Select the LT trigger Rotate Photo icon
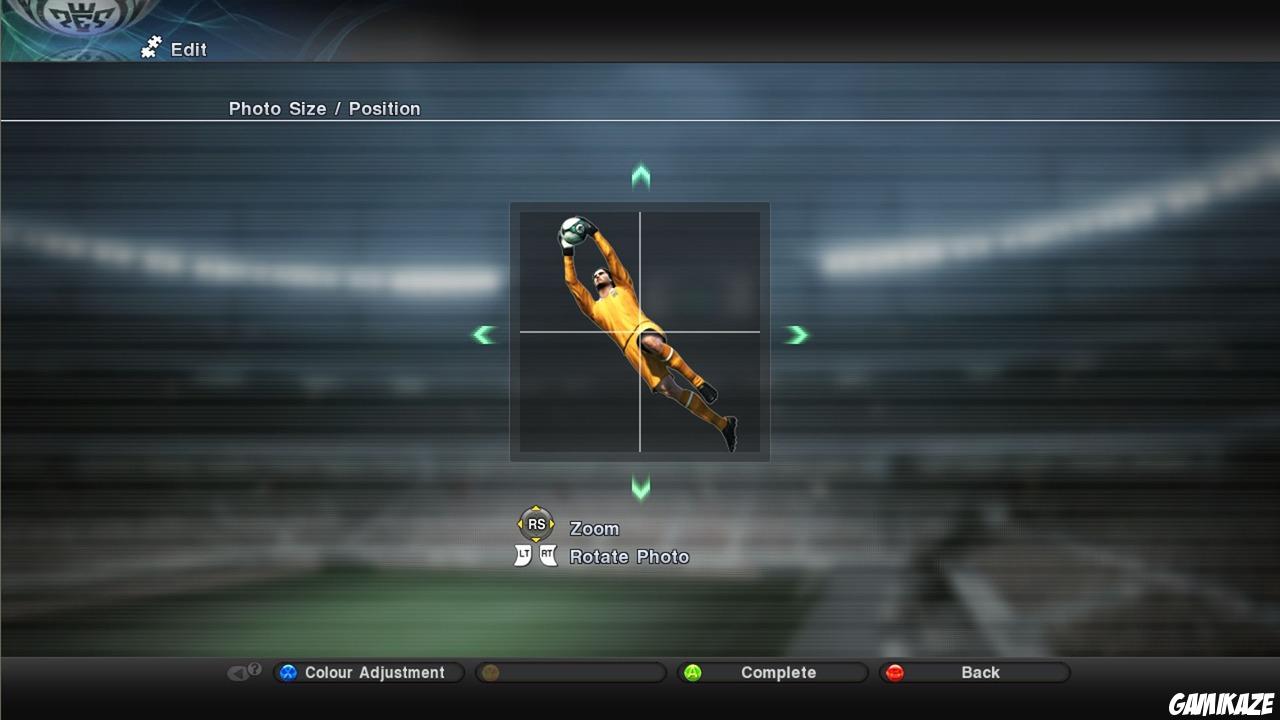The width and height of the screenshot is (1280, 720). pyautogui.click(x=521, y=553)
